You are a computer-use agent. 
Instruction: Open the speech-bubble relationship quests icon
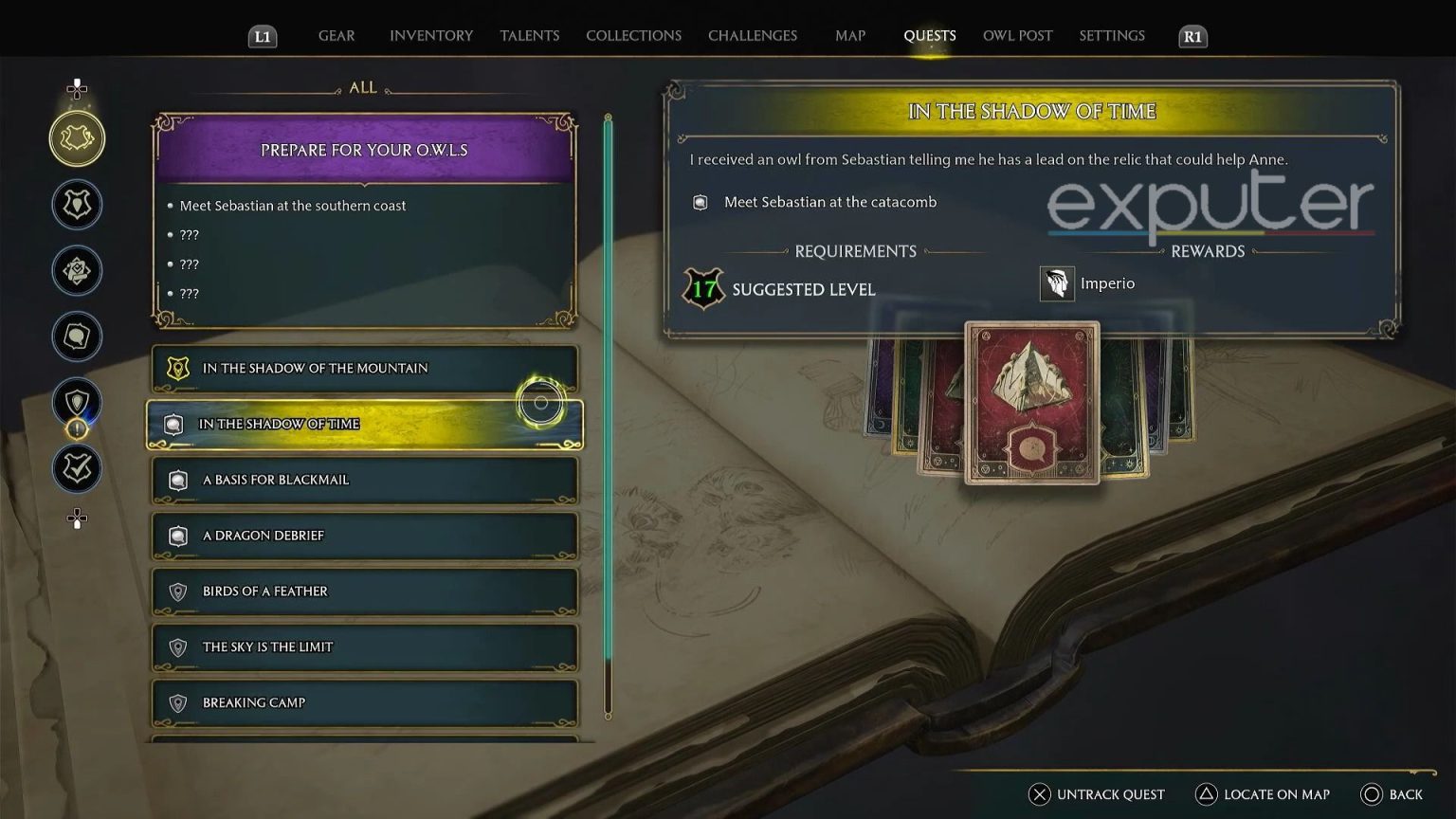[77, 337]
